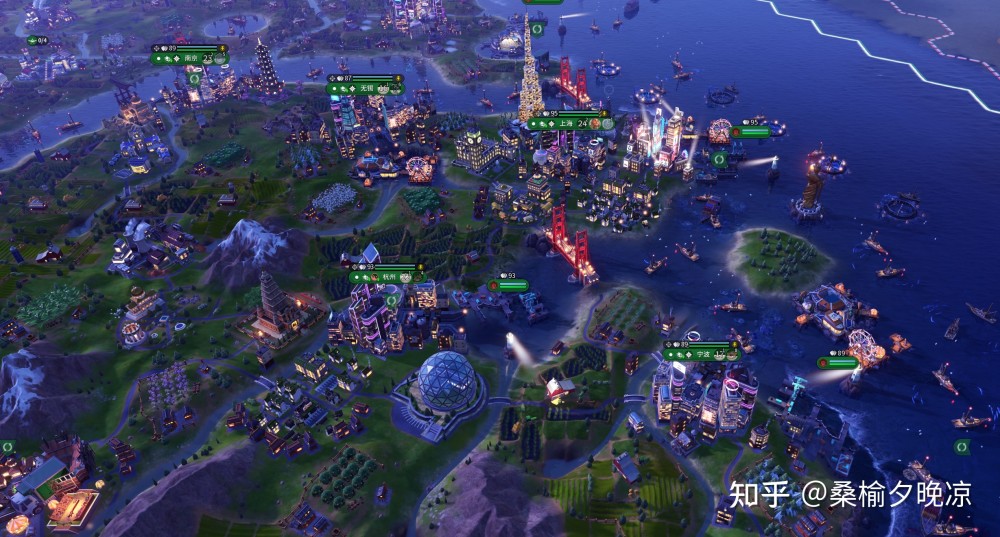The image size is (1000, 537).
Task: Select the 宁波 (Ningbo) city banner
Action: (x=700, y=353)
